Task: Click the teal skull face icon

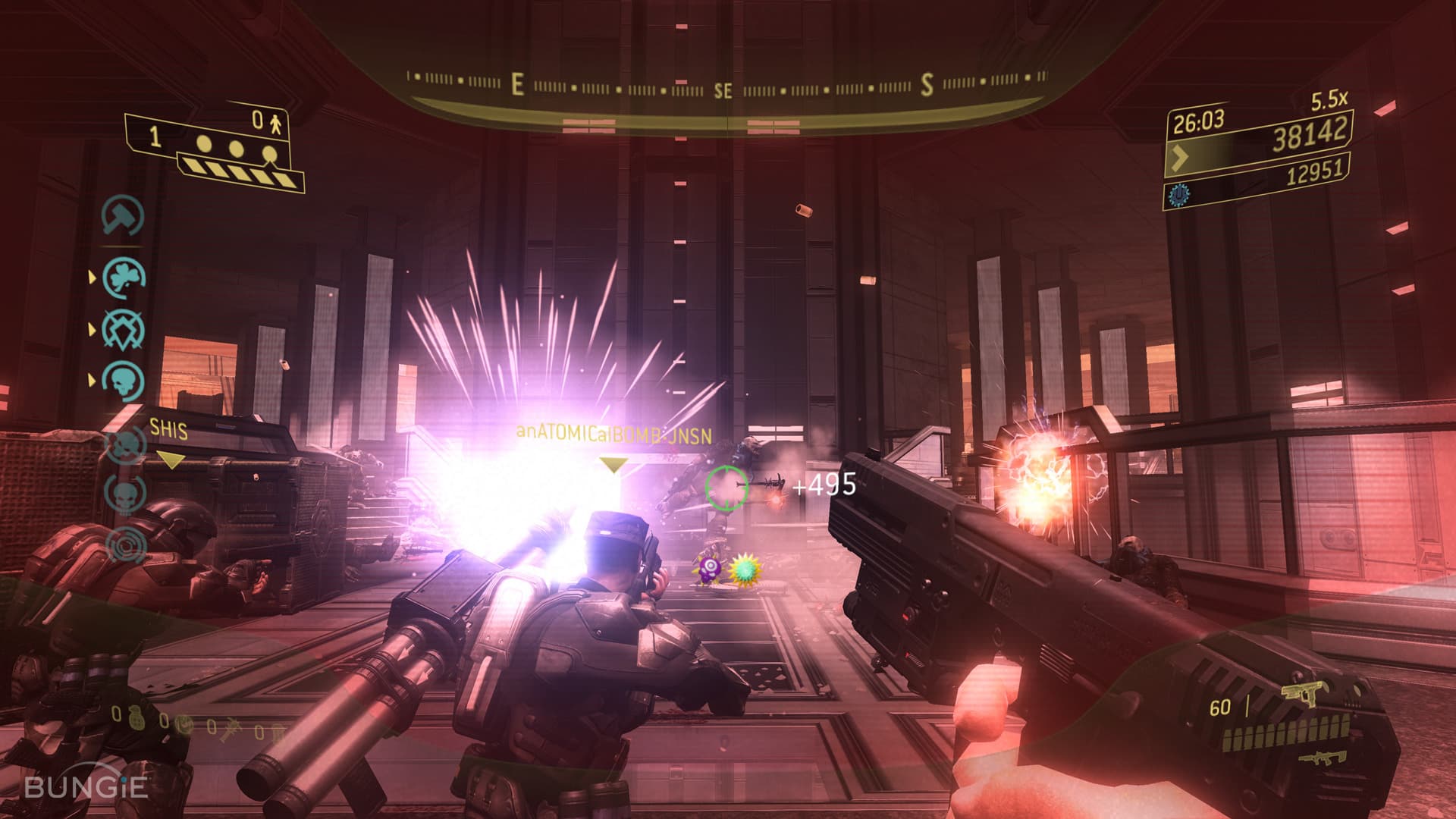Action: pos(124,379)
